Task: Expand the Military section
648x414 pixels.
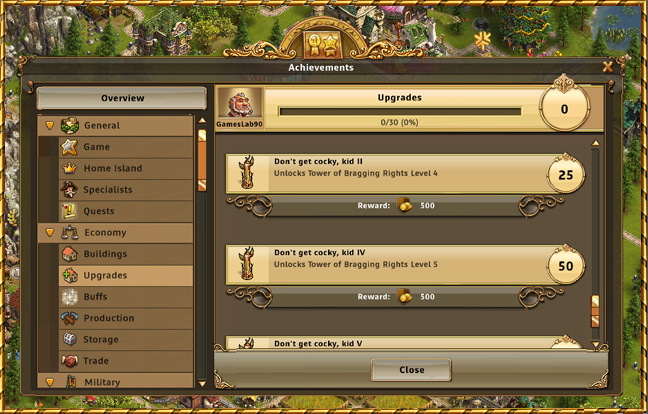Action: [x=50, y=382]
